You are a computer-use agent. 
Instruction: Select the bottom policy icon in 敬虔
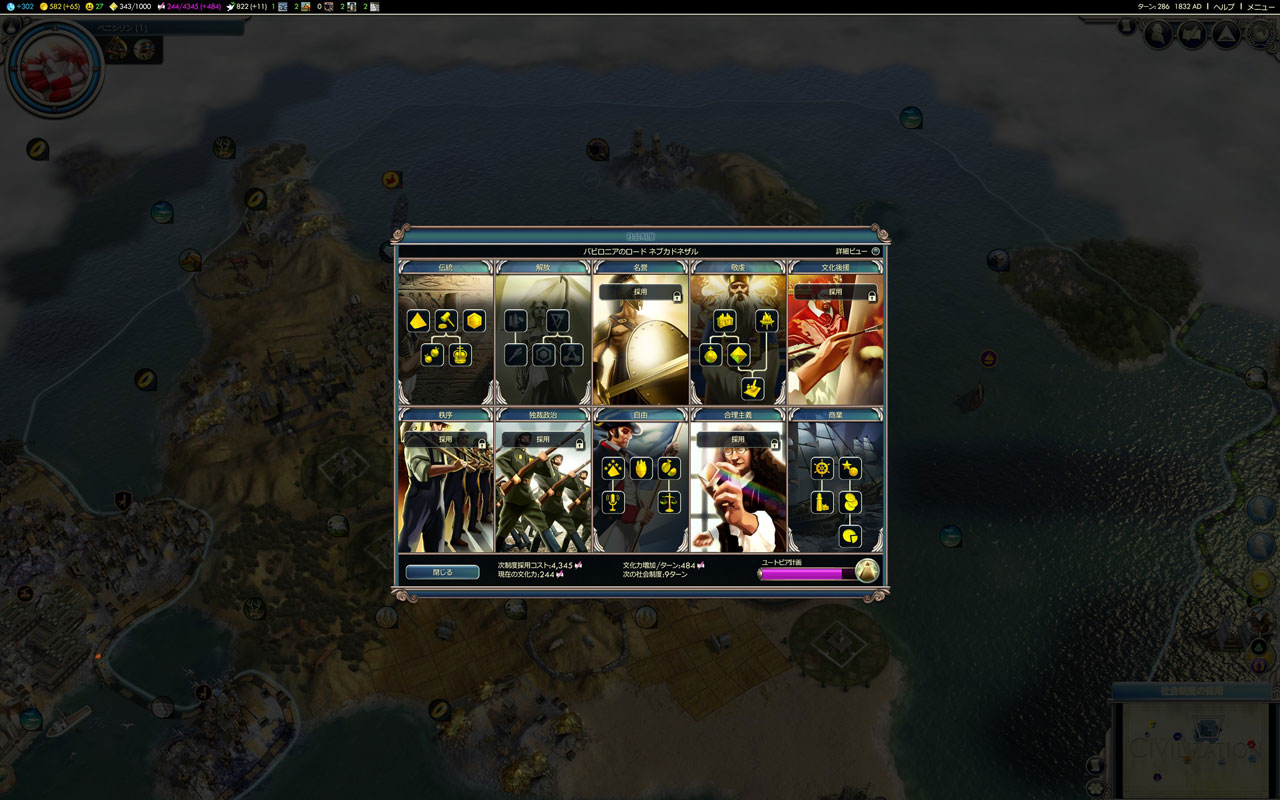(x=753, y=389)
